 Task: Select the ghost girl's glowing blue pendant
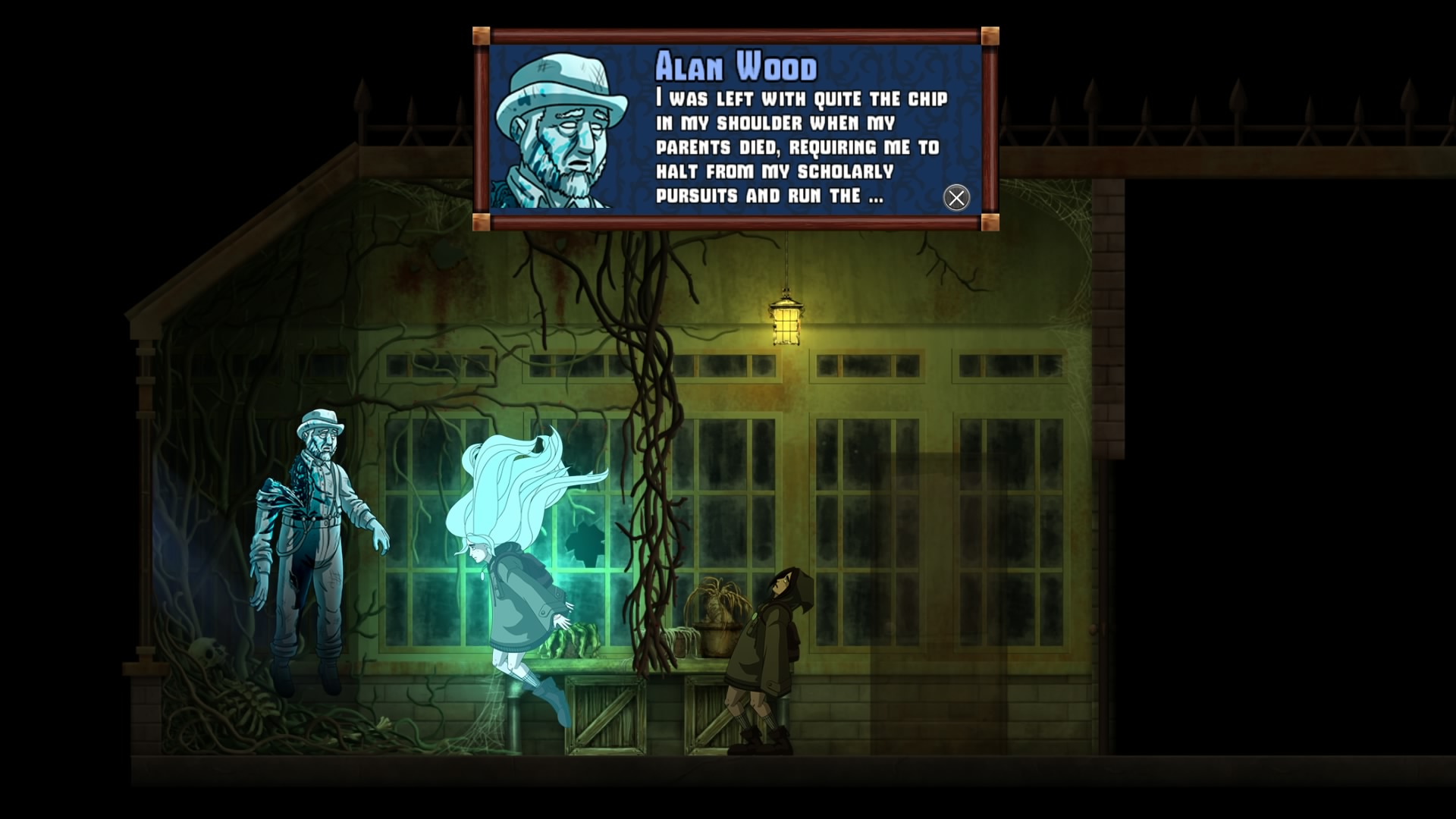click(x=482, y=575)
